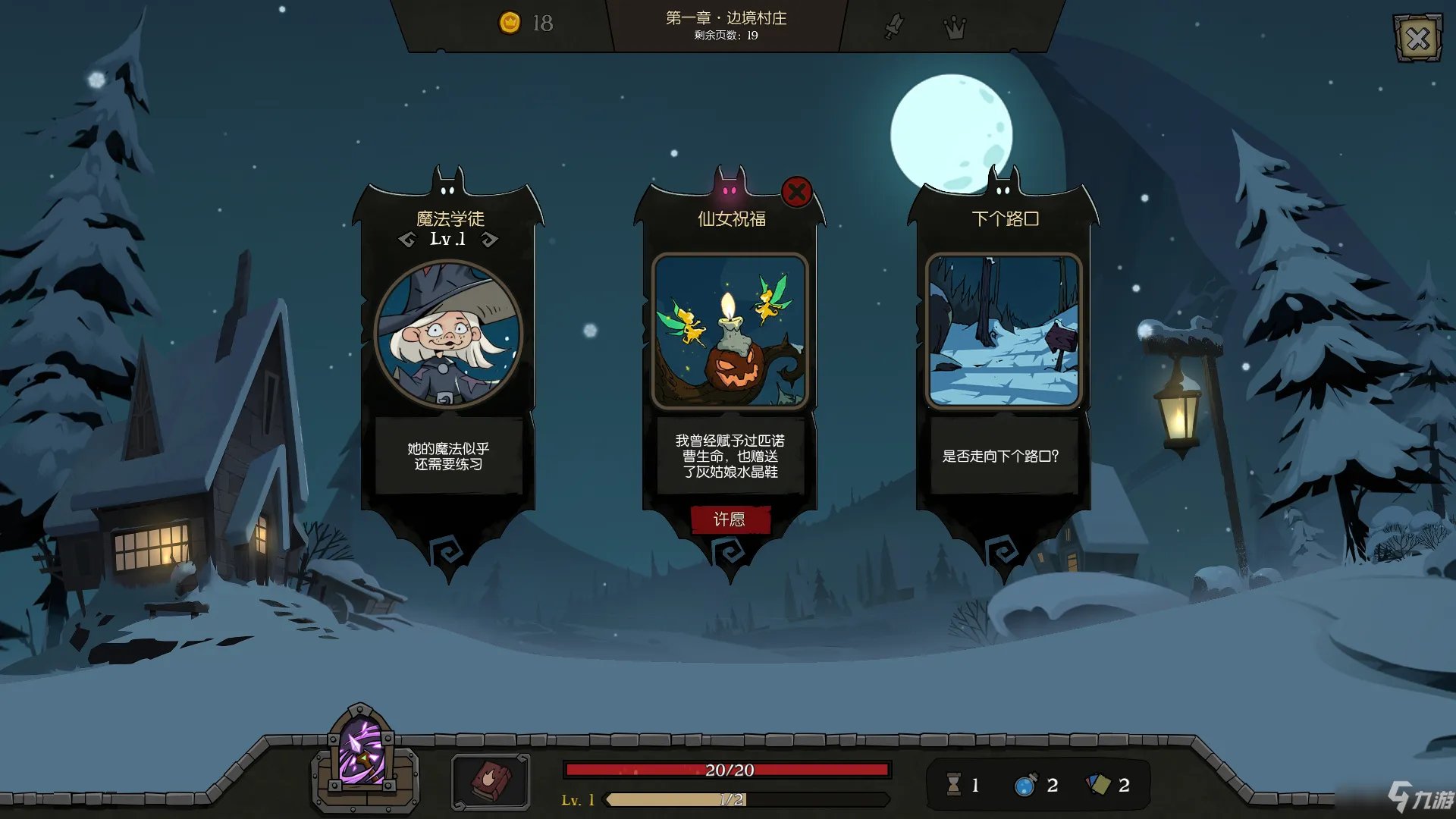The width and height of the screenshot is (1456, 819).
Task: Select the hourglass item icon
Action: (954, 785)
